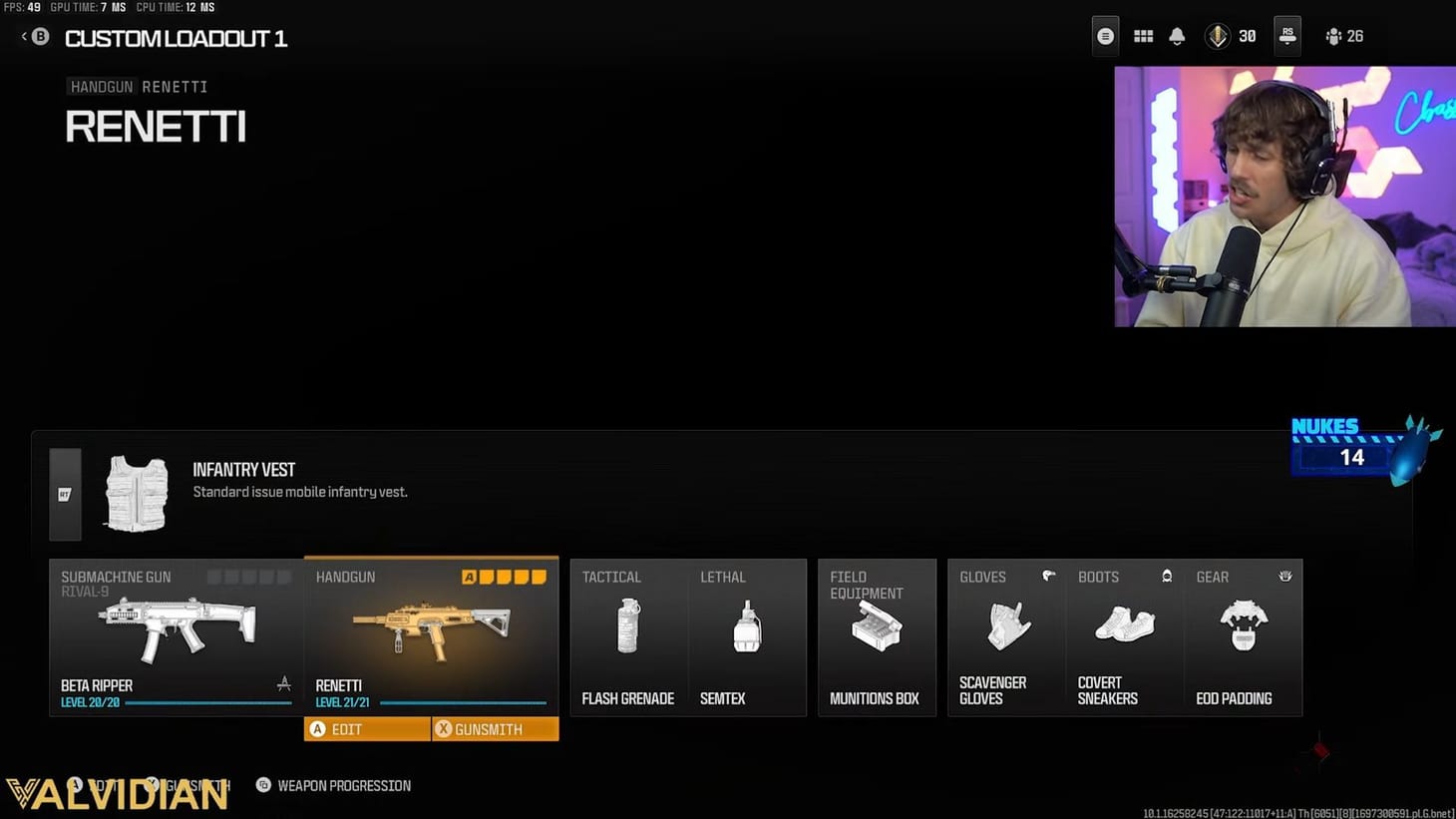1456x819 pixels.
Task: Open the Flash Grenade tactical slot
Action: 627,626
